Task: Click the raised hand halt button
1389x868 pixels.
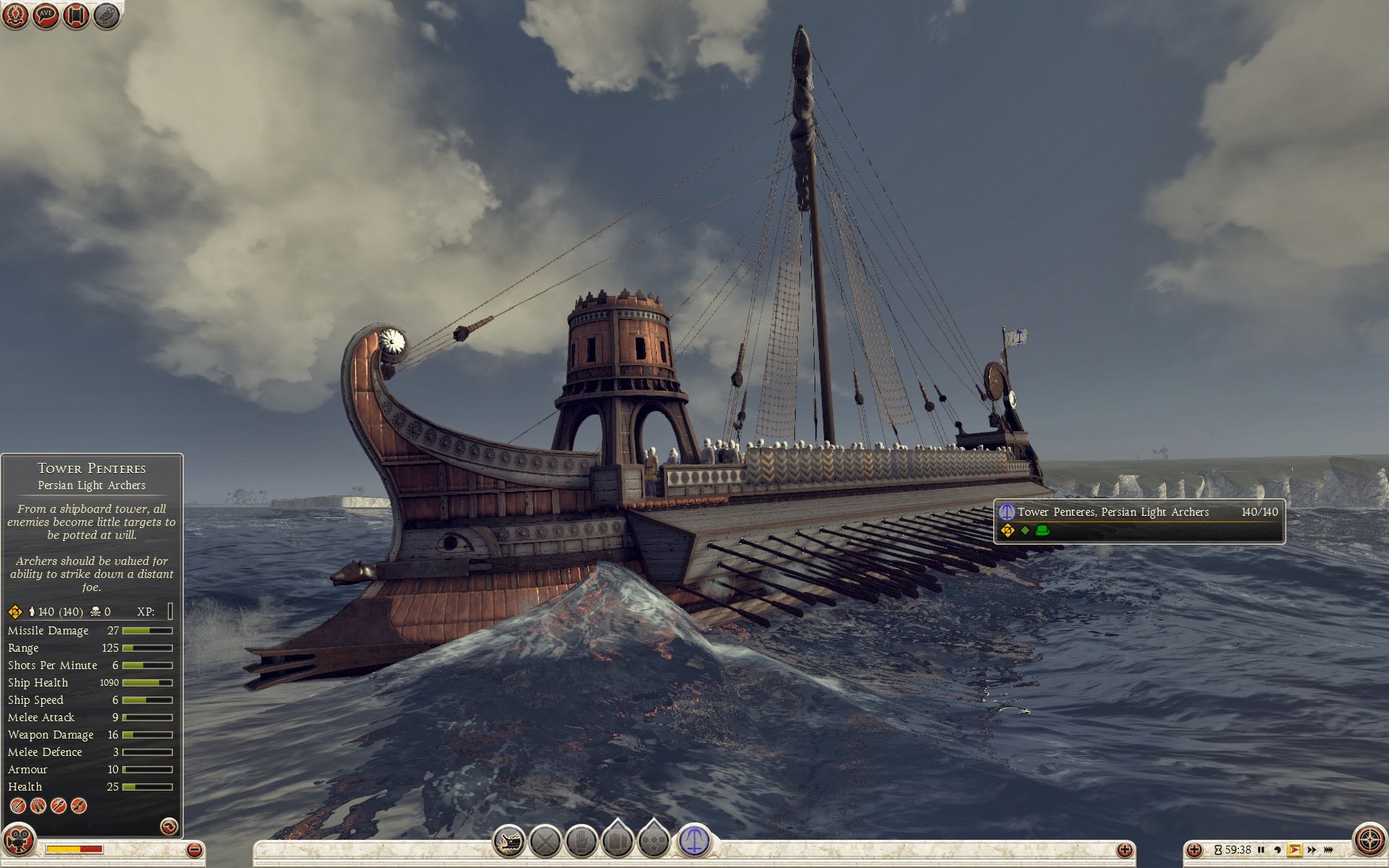Action: pyautogui.click(x=581, y=841)
